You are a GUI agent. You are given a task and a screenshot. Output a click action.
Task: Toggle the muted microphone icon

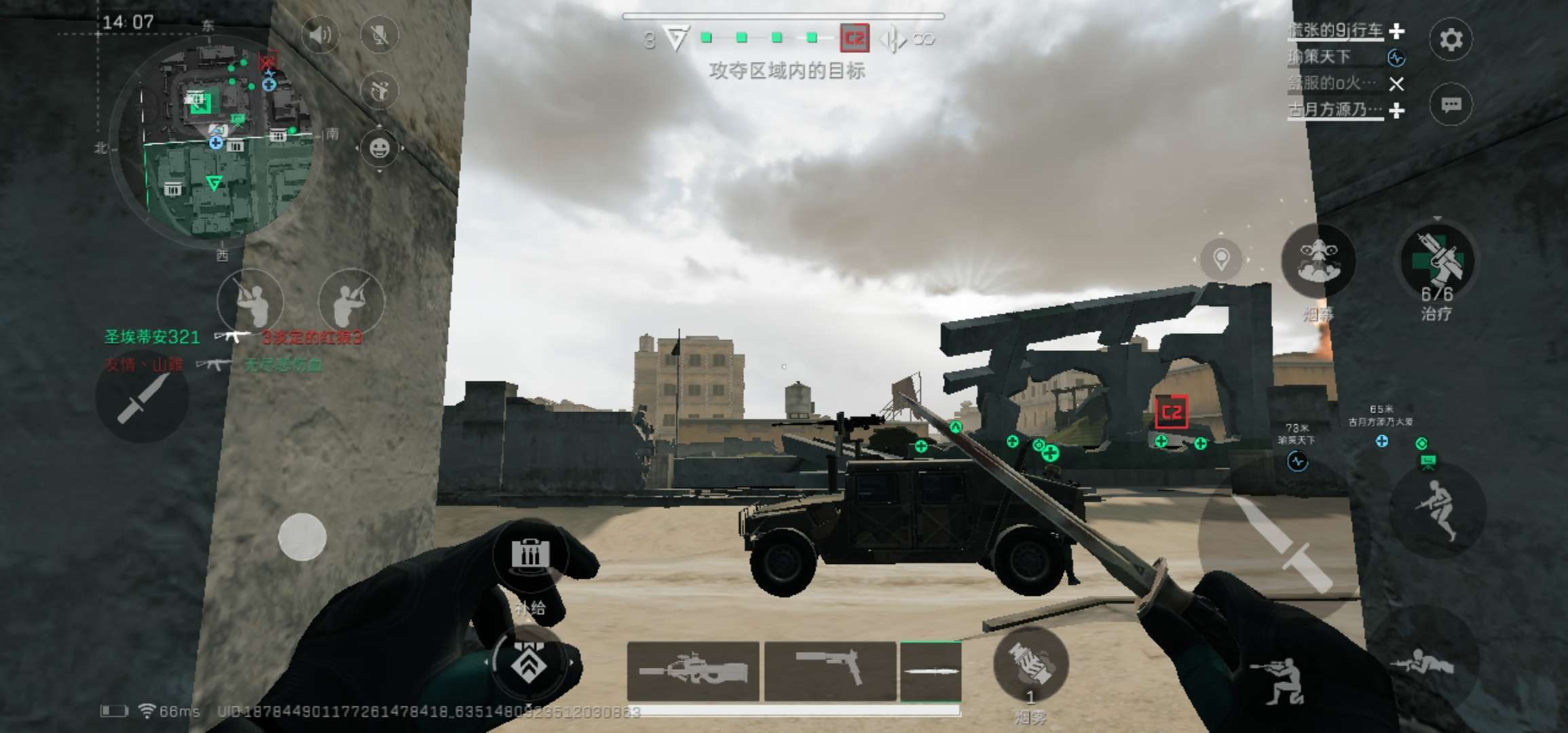tap(379, 35)
